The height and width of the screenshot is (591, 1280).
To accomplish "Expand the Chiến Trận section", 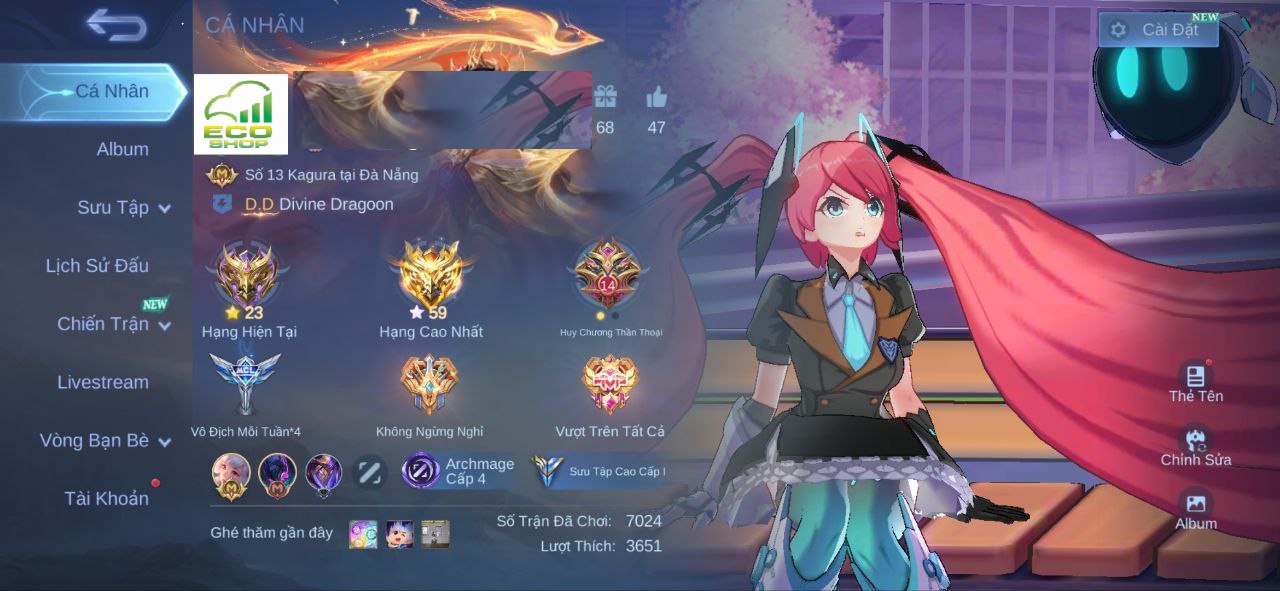I will click(x=113, y=324).
